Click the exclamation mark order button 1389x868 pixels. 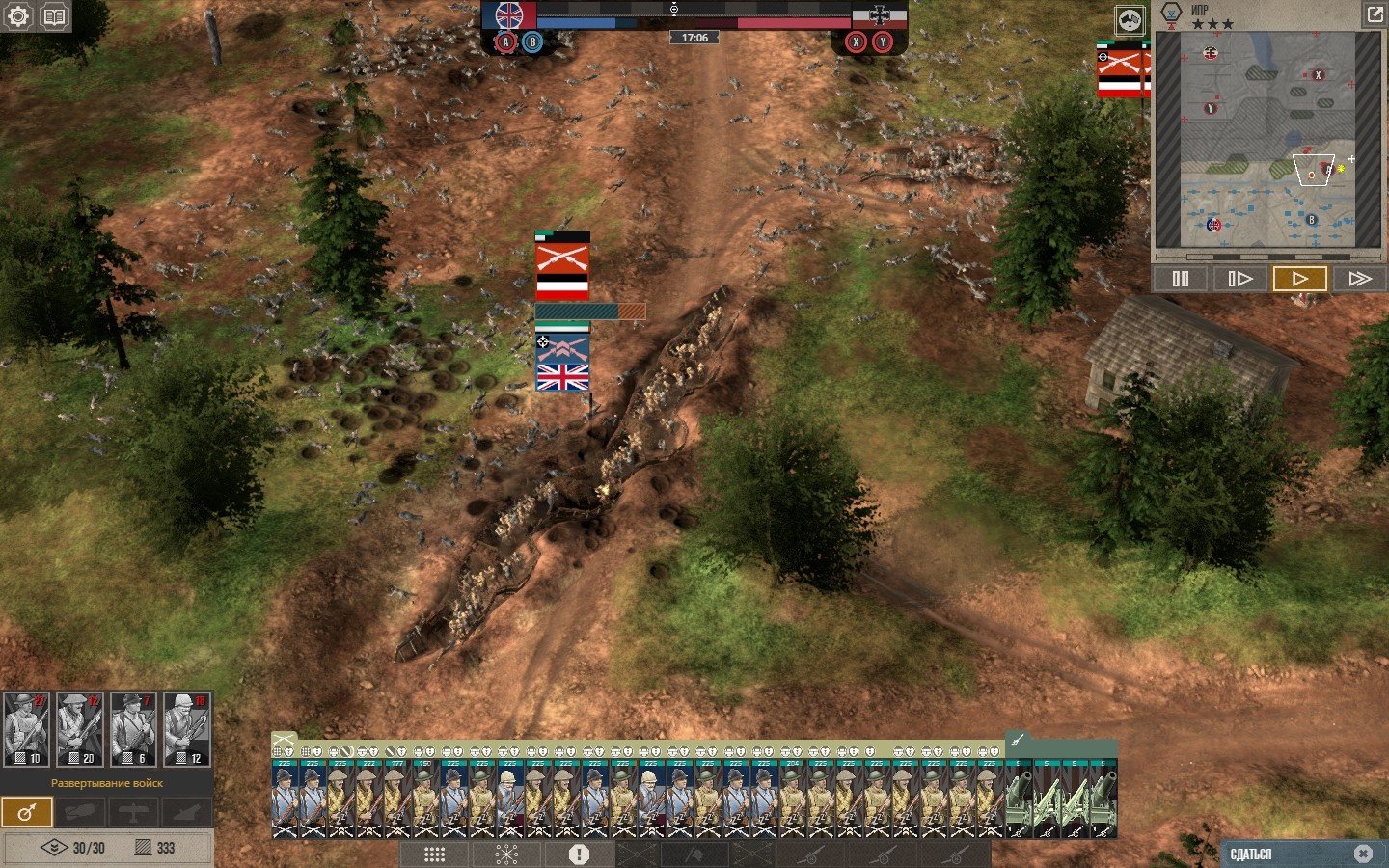(x=579, y=854)
